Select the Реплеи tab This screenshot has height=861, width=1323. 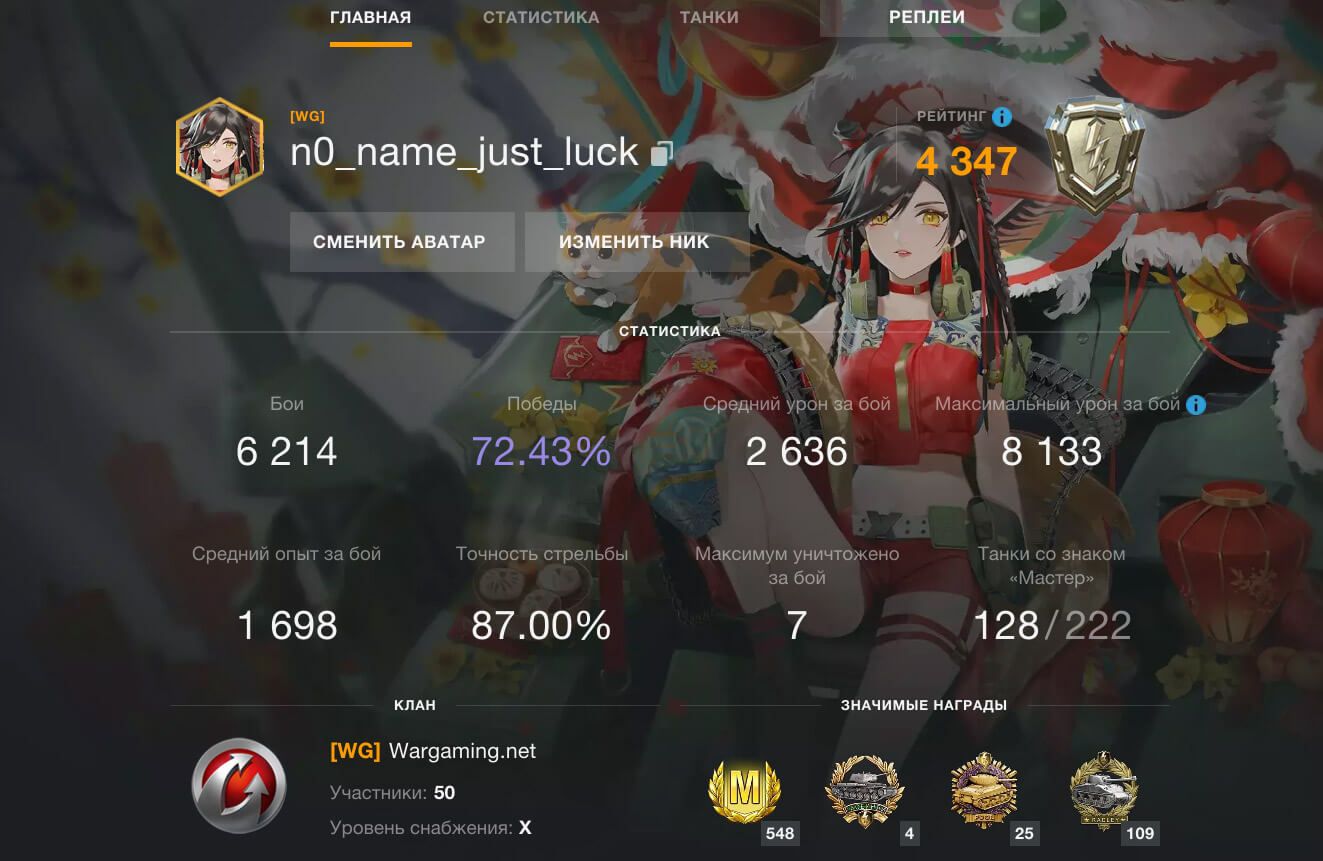pyautogui.click(x=927, y=17)
